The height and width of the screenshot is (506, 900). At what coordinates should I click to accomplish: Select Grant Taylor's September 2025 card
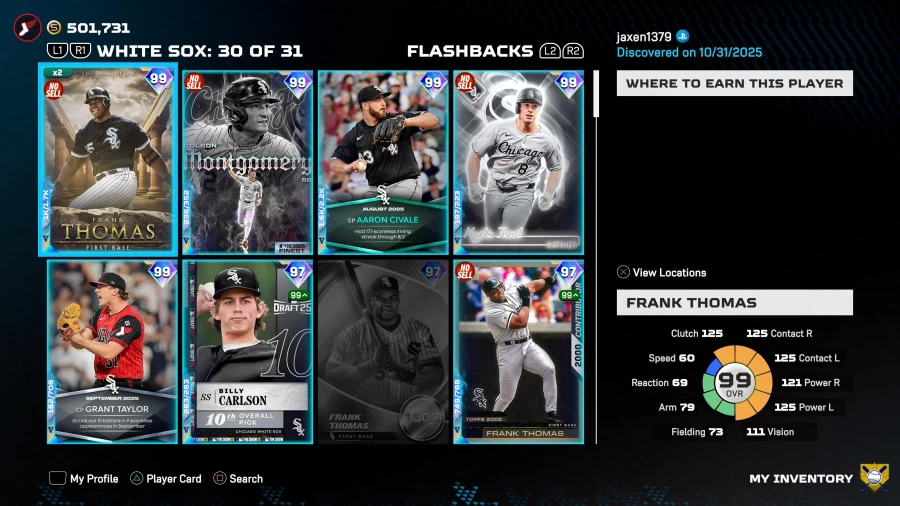112,351
